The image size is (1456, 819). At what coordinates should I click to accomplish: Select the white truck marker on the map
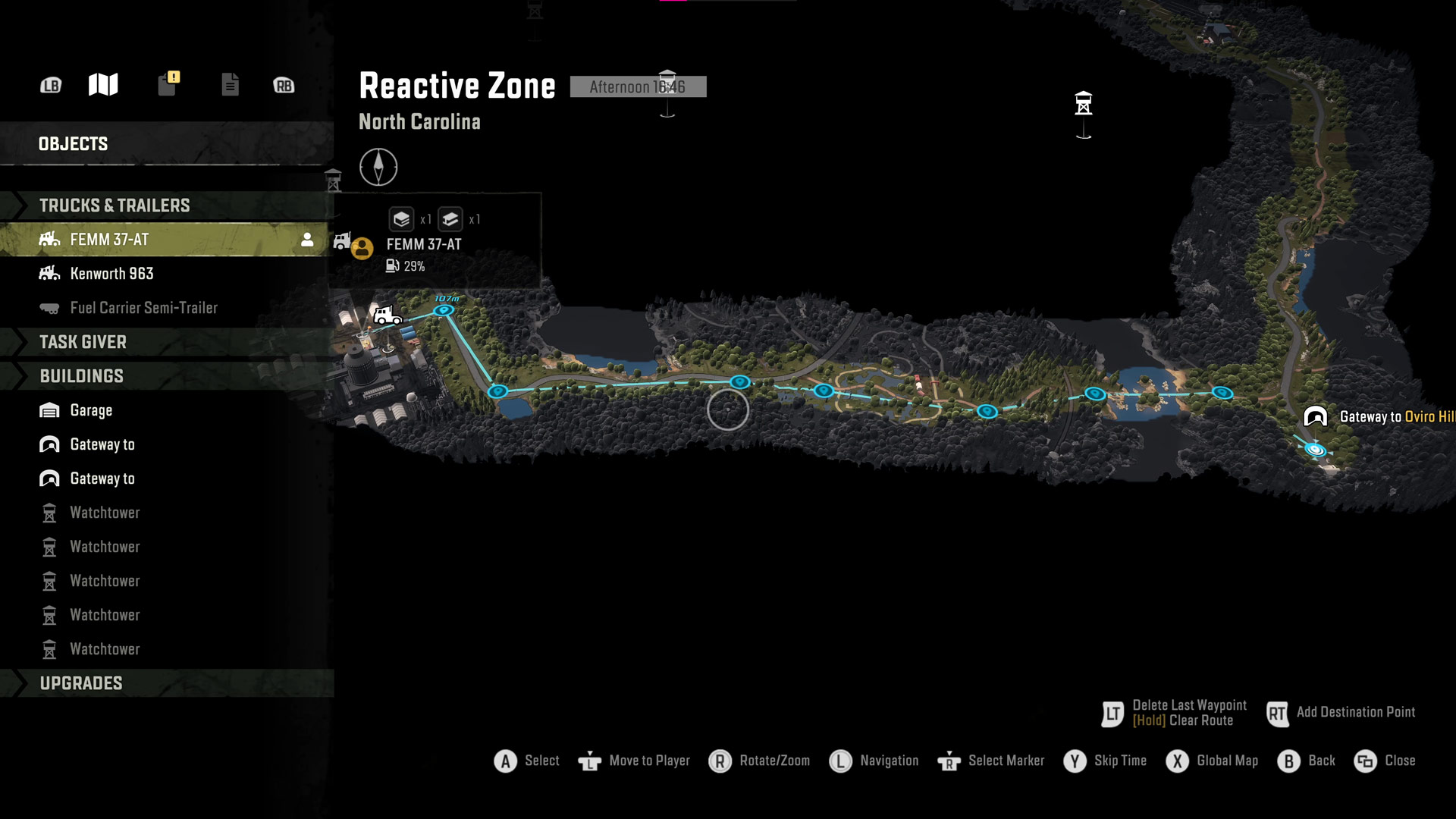pyautogui.click(x=386, y=314)
